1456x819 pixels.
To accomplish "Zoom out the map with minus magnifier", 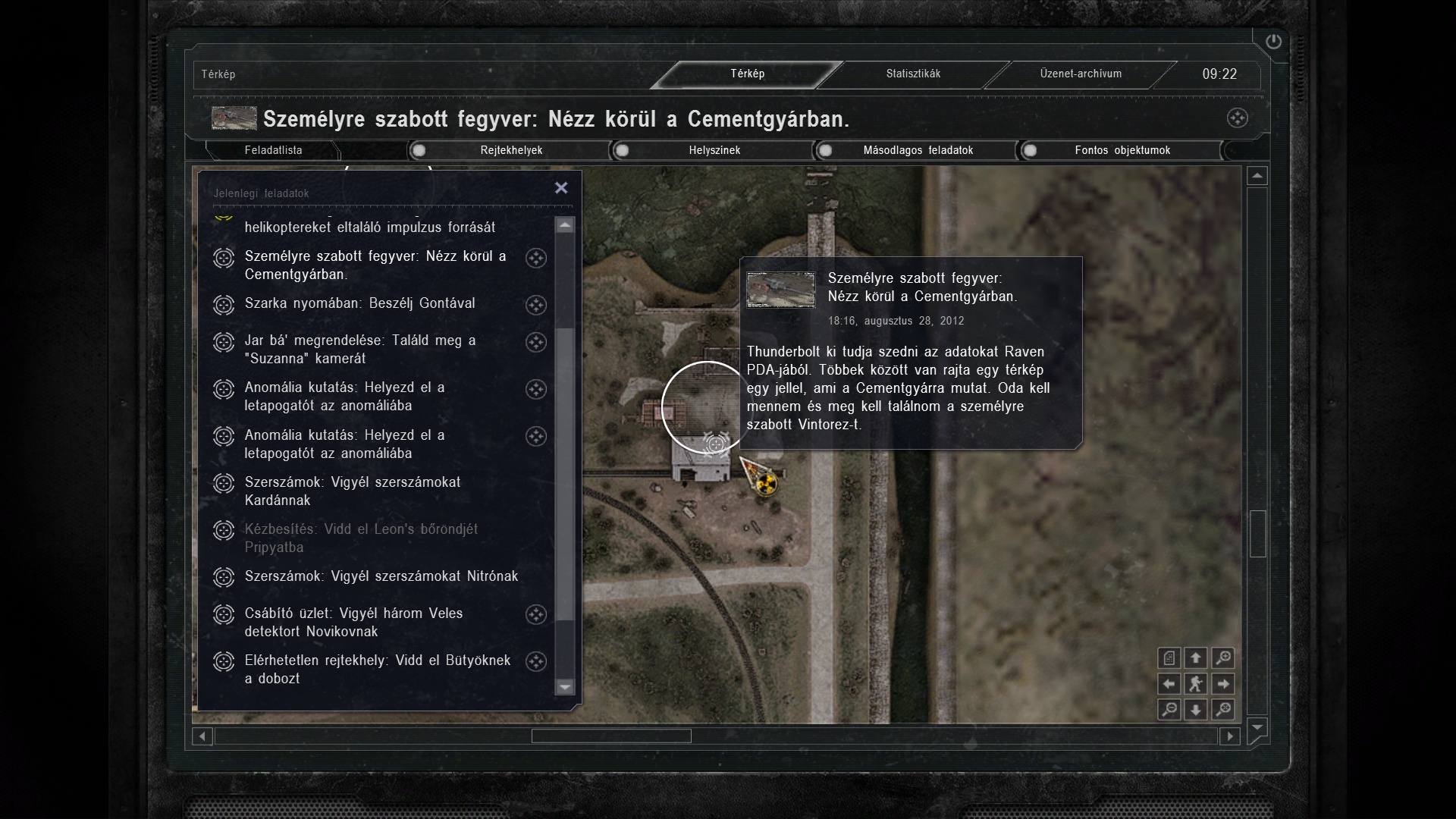I will [1169, 710].
